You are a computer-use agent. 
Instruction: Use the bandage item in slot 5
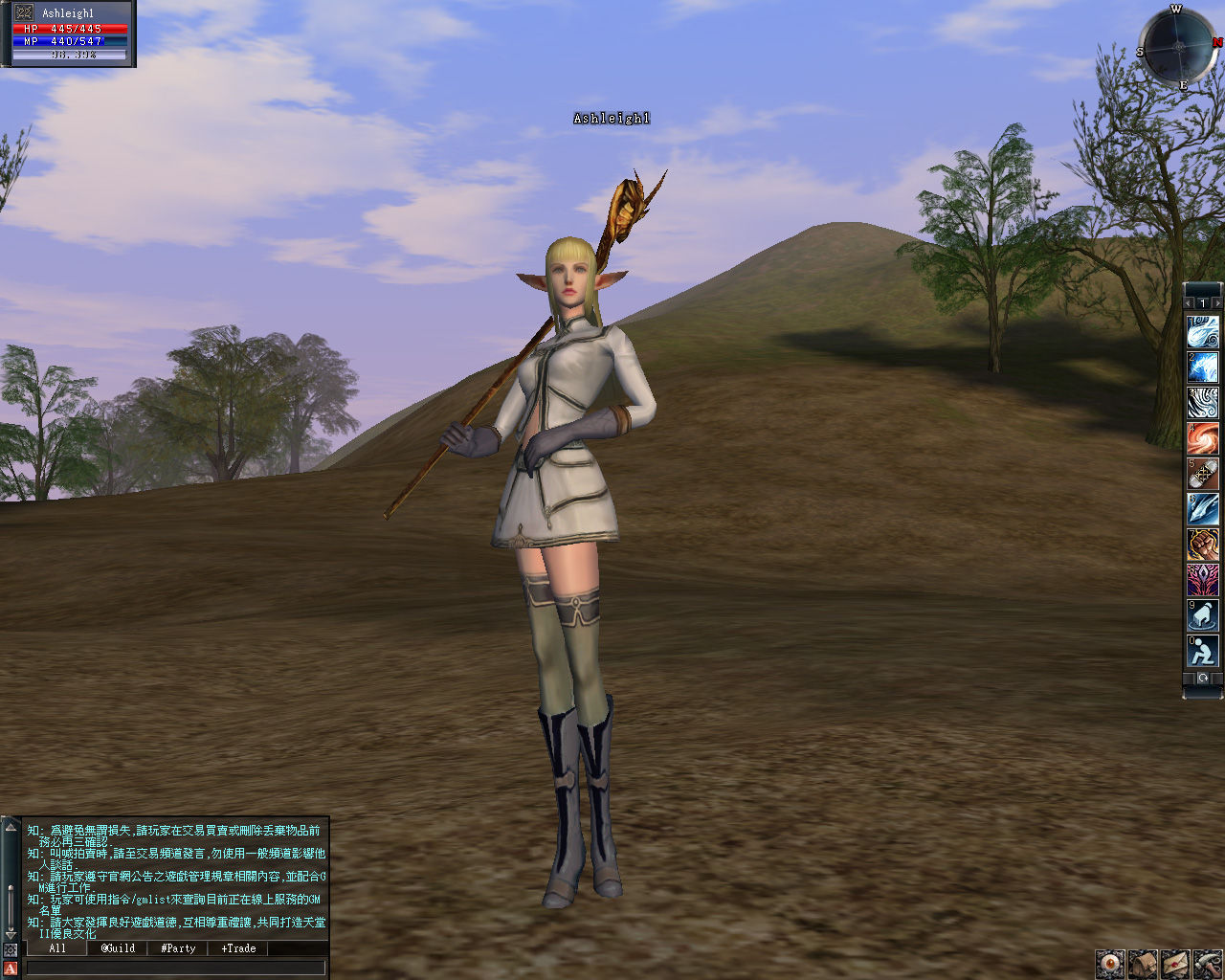click(1203, 474)
